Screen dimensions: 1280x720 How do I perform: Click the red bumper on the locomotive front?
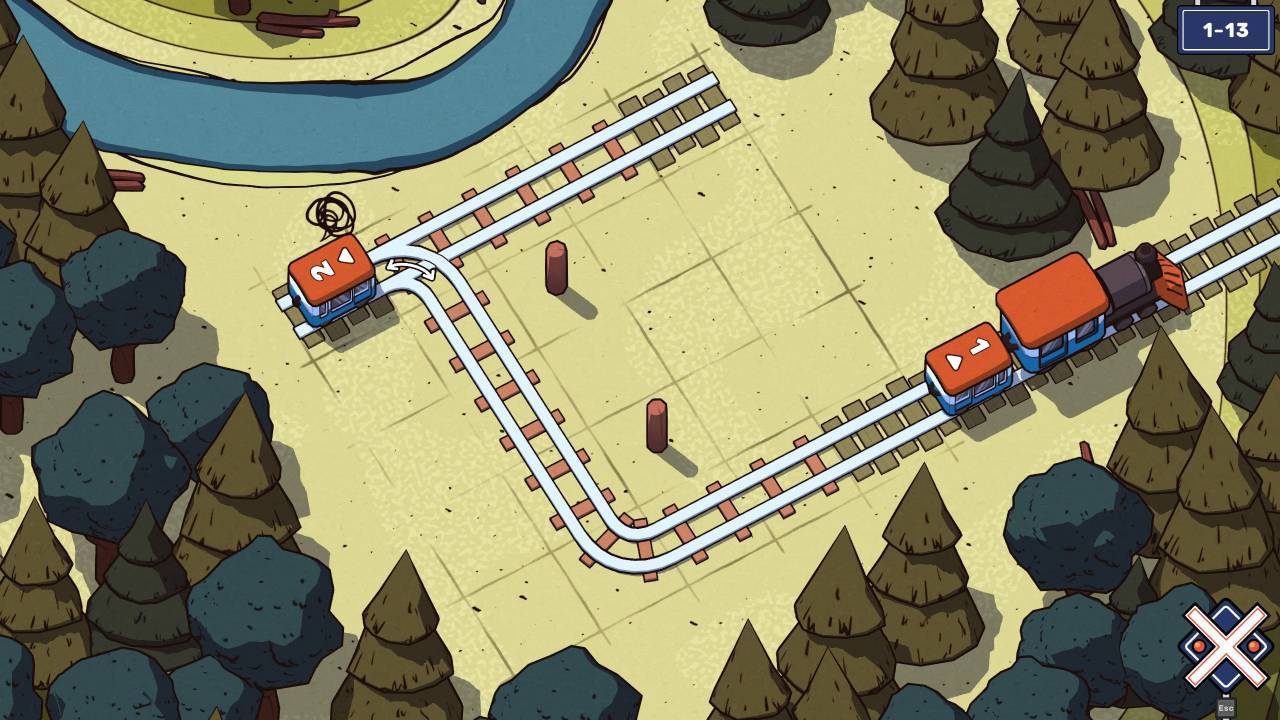pos(1170,287)
